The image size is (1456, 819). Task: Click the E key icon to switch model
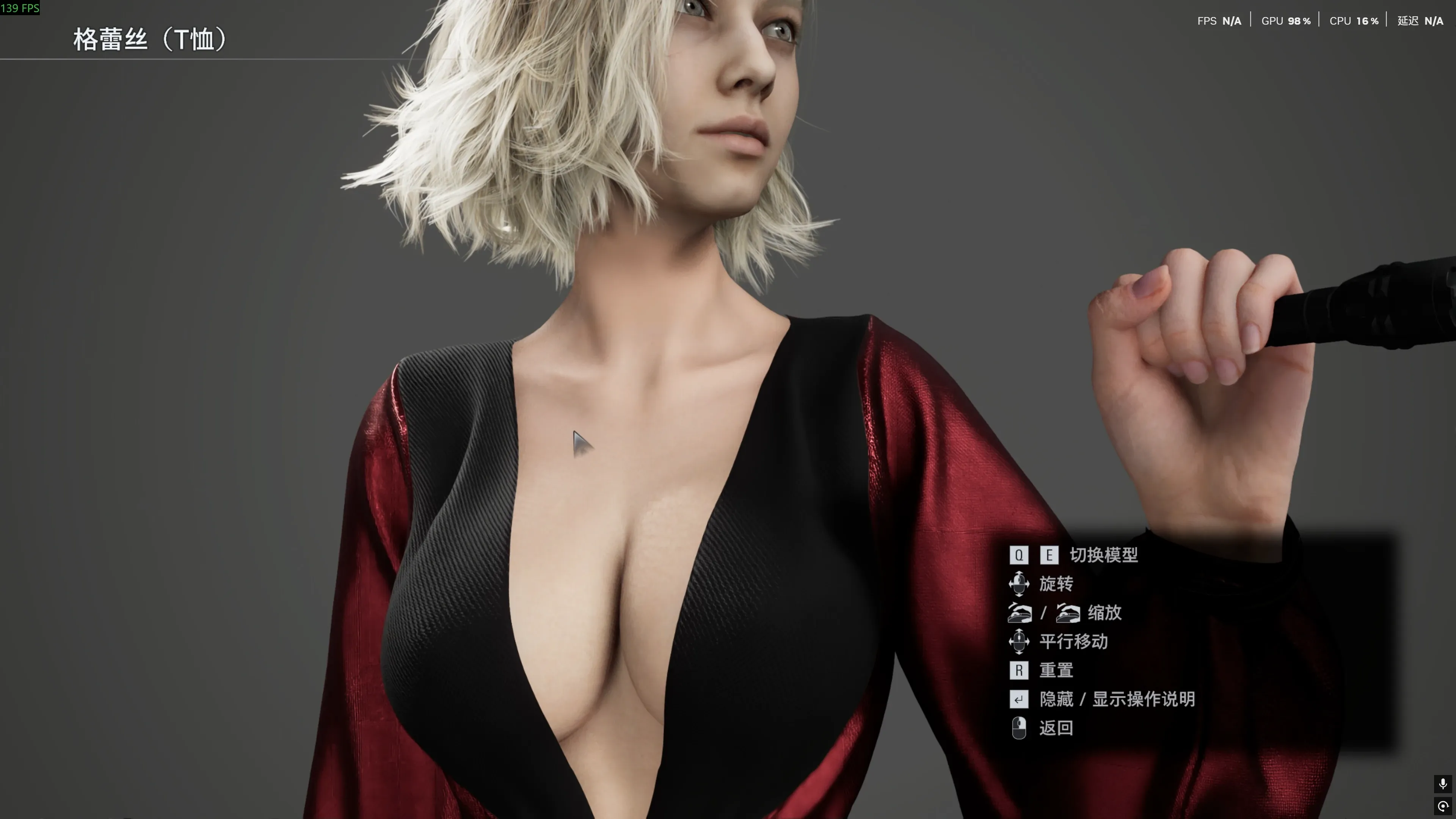point(1049,555)
